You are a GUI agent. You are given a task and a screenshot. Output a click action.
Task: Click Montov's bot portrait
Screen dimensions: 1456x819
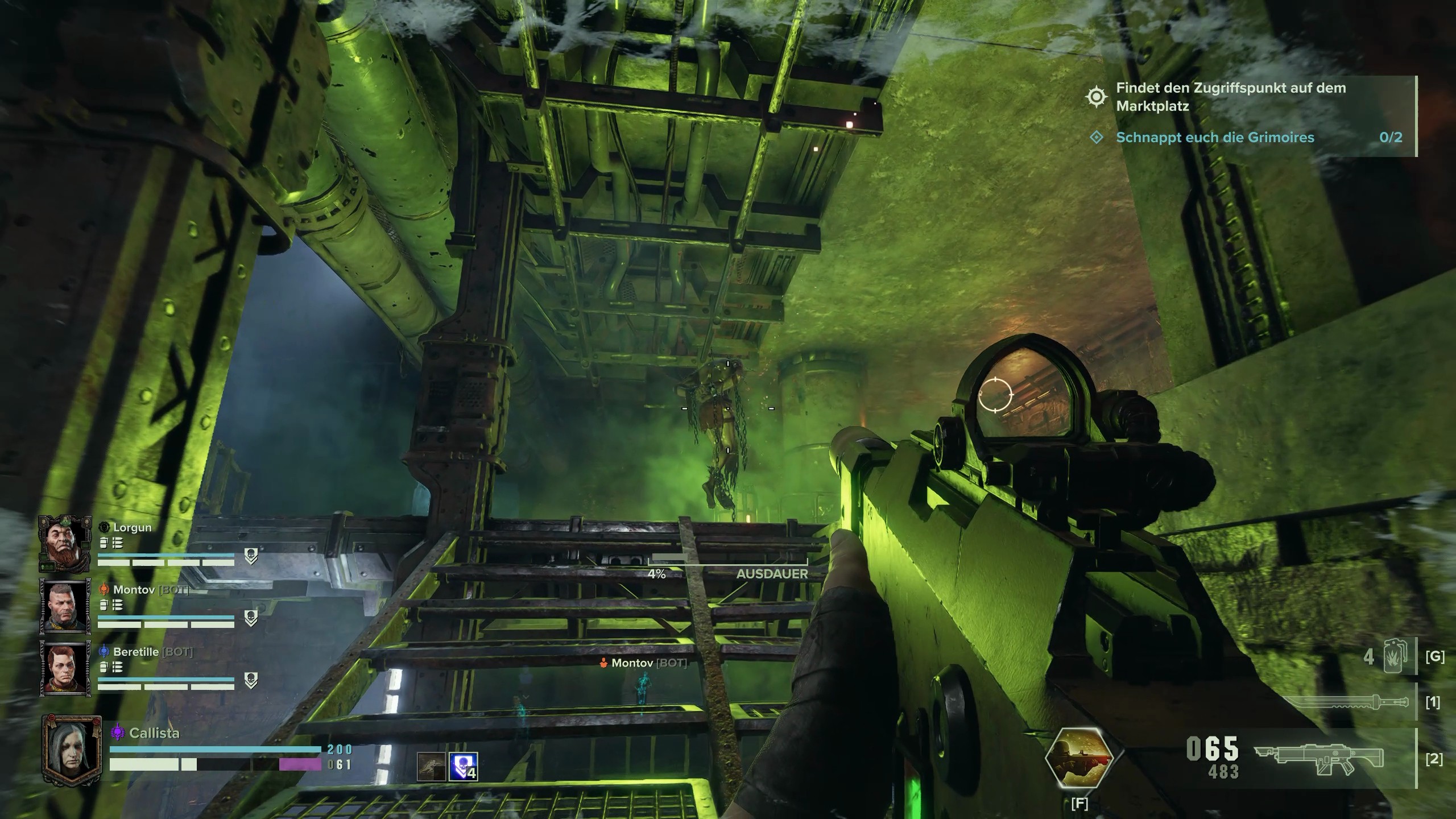tap(64, 606)
